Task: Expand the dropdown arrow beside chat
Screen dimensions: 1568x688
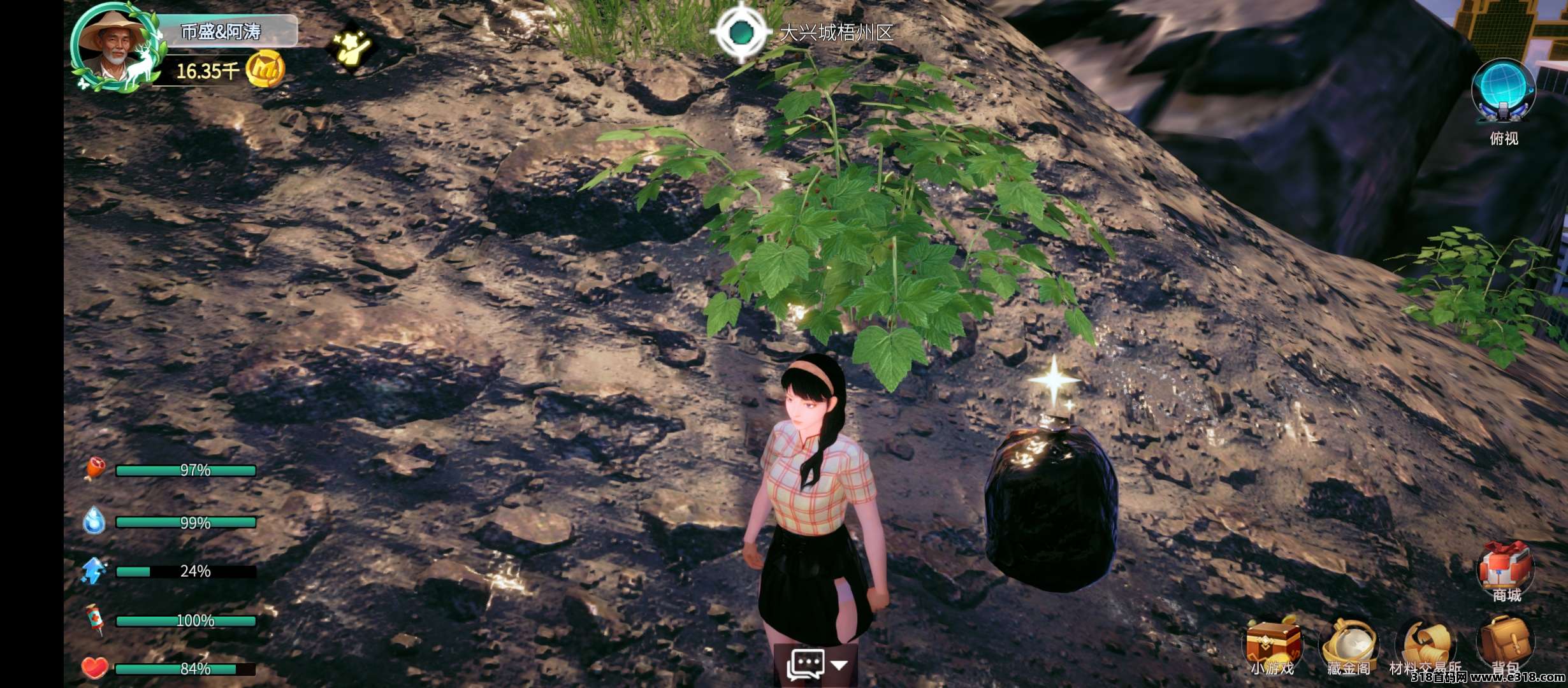Action: (839, 666)
